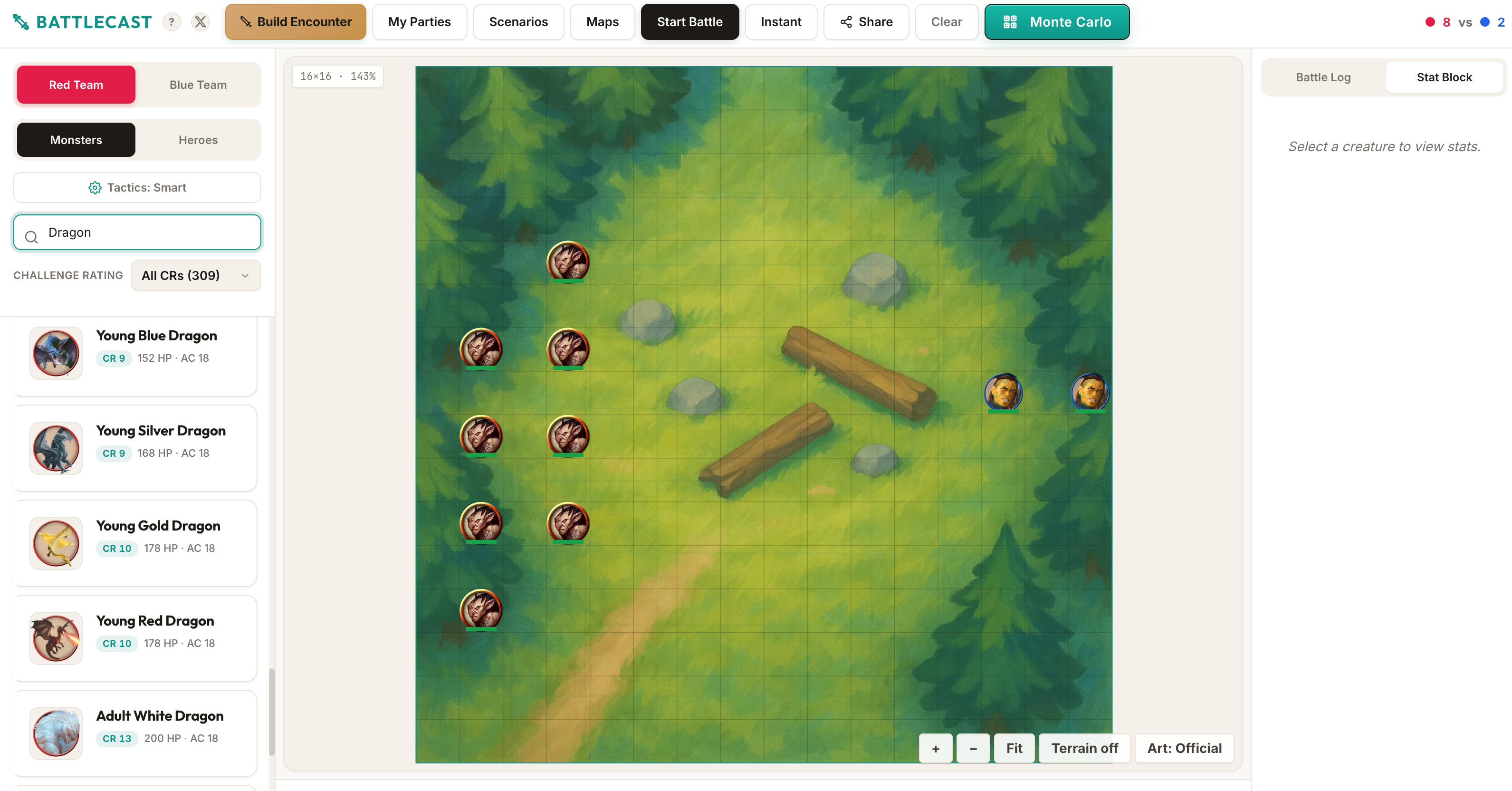
Task: Select the Young Gold Dragon thumbnail
Action: (56, 543)
